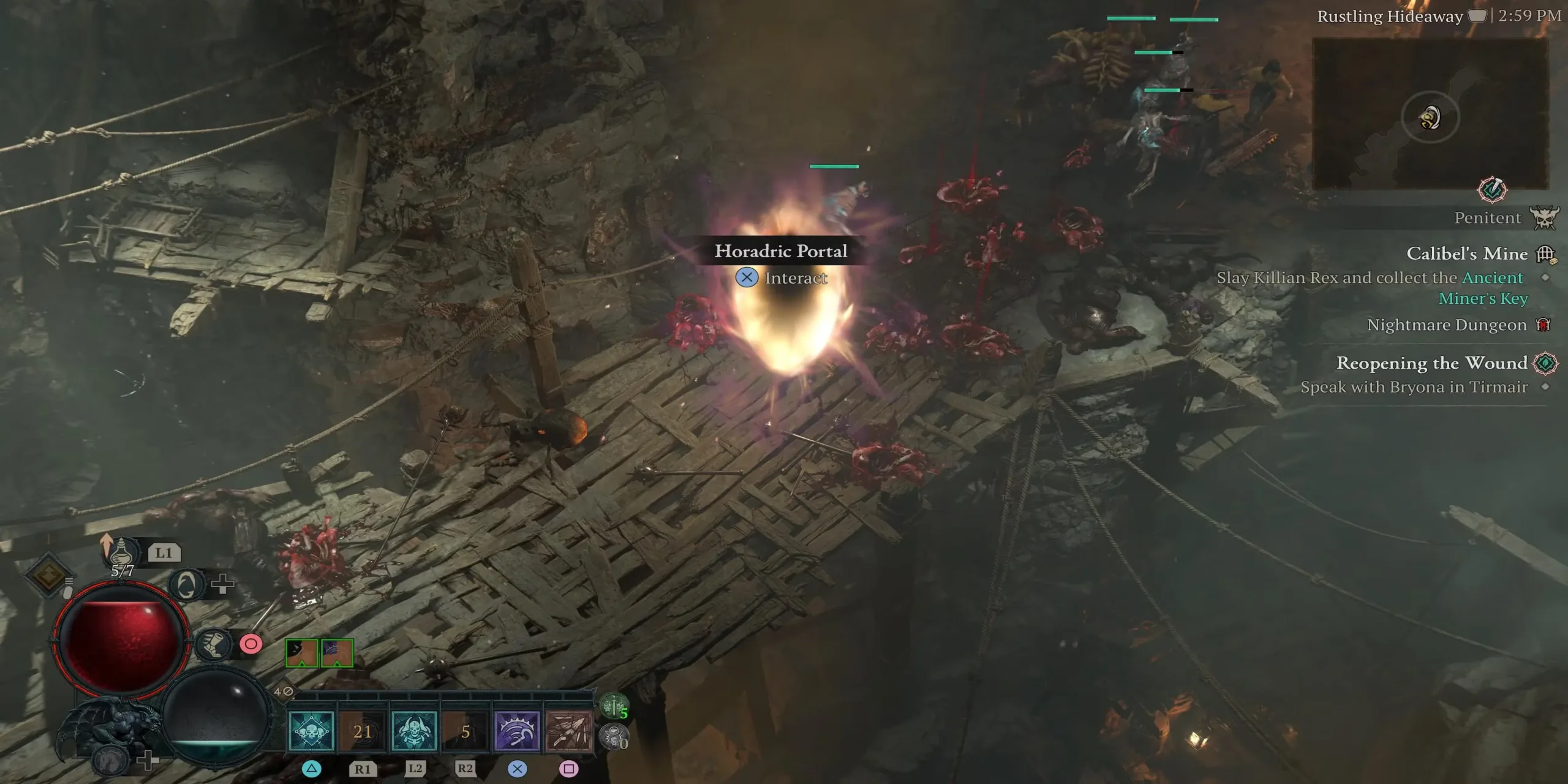Click the first green-bordered buff icon

(x=301, y=653)
